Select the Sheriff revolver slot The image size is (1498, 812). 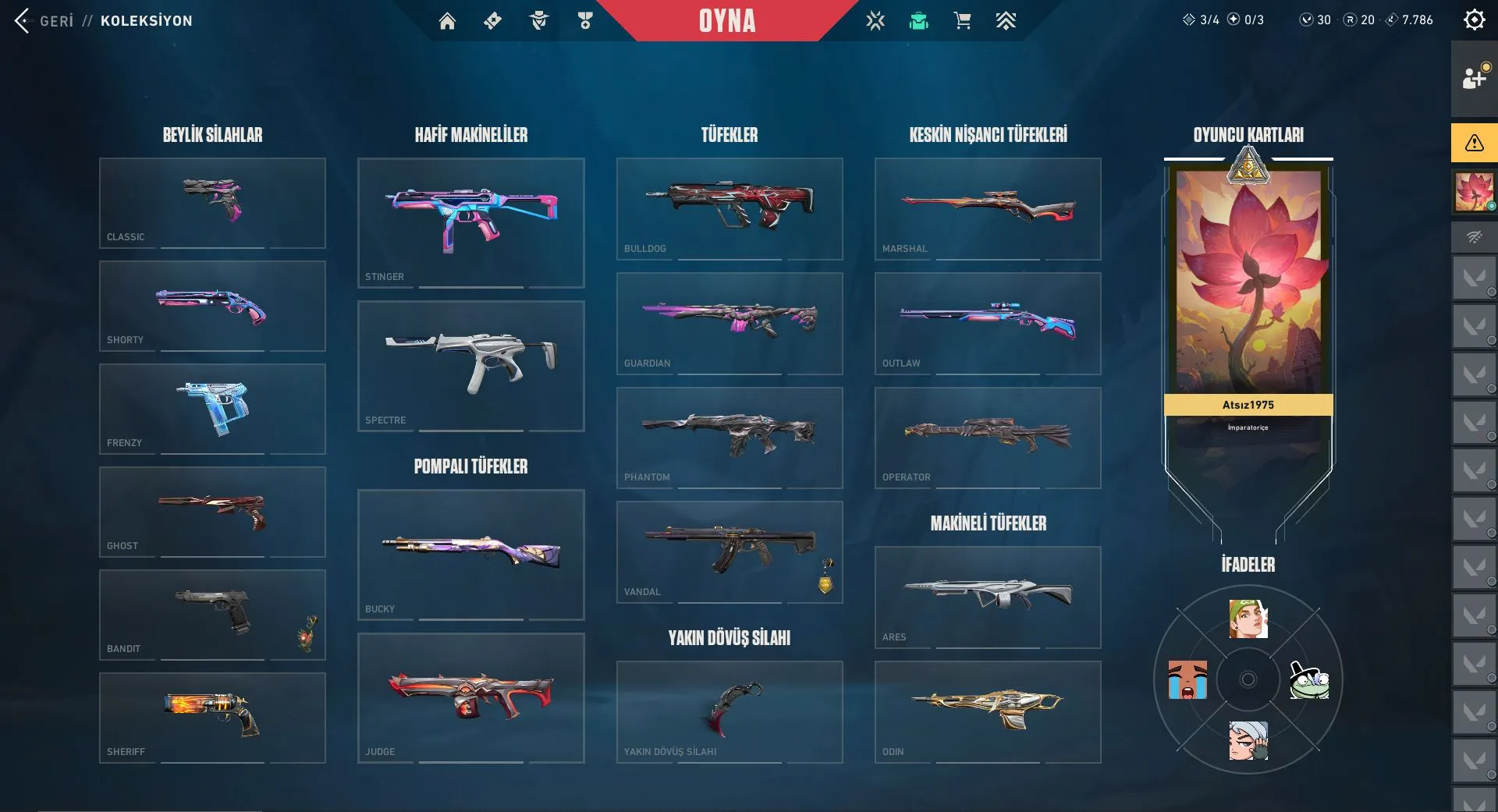(212, 718)
